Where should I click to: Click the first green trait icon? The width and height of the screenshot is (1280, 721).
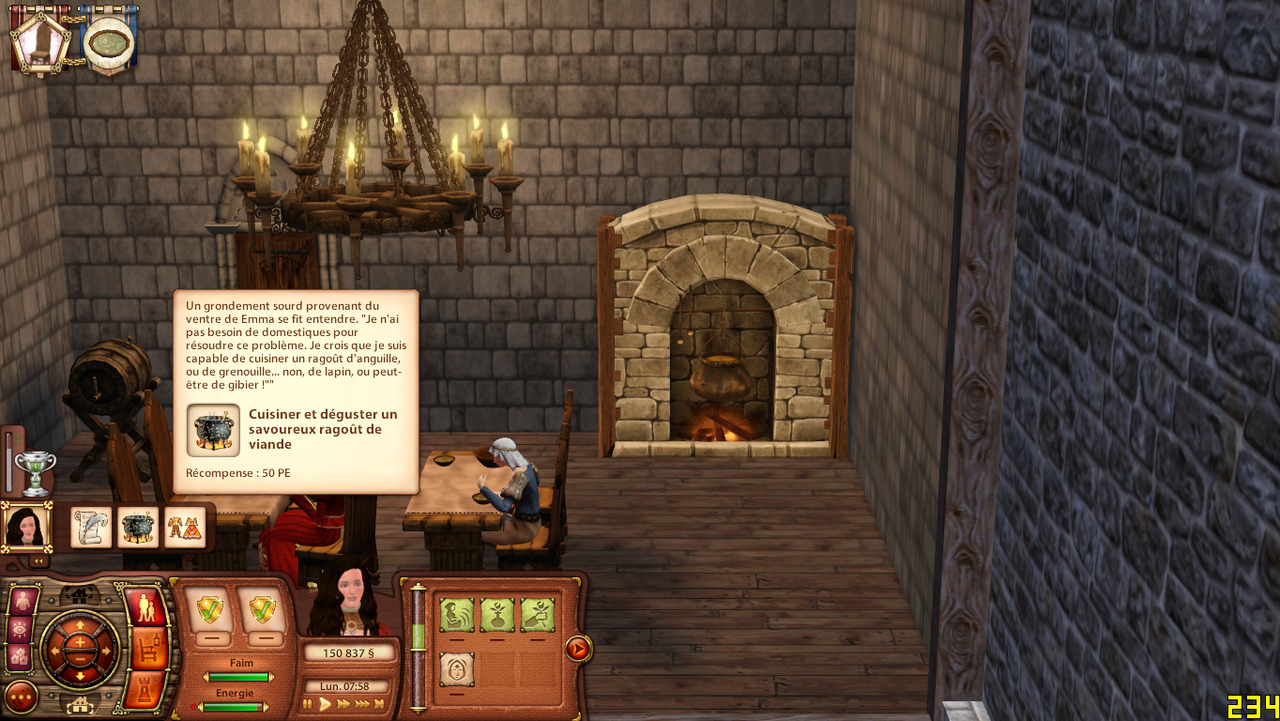[x=457, y=615]
